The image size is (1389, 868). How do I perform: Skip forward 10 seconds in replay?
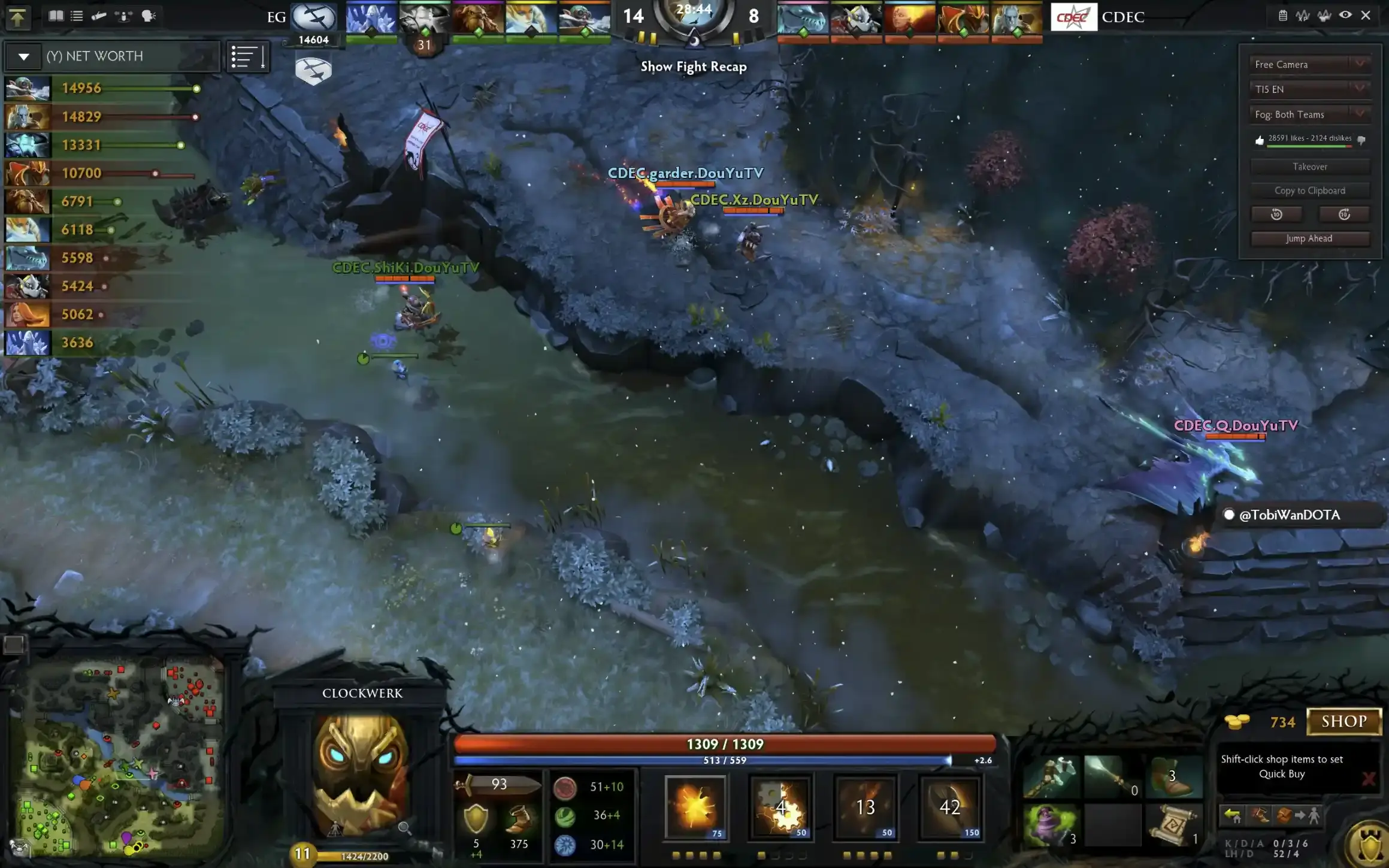pyautogui.click(x=1344, y=214)
